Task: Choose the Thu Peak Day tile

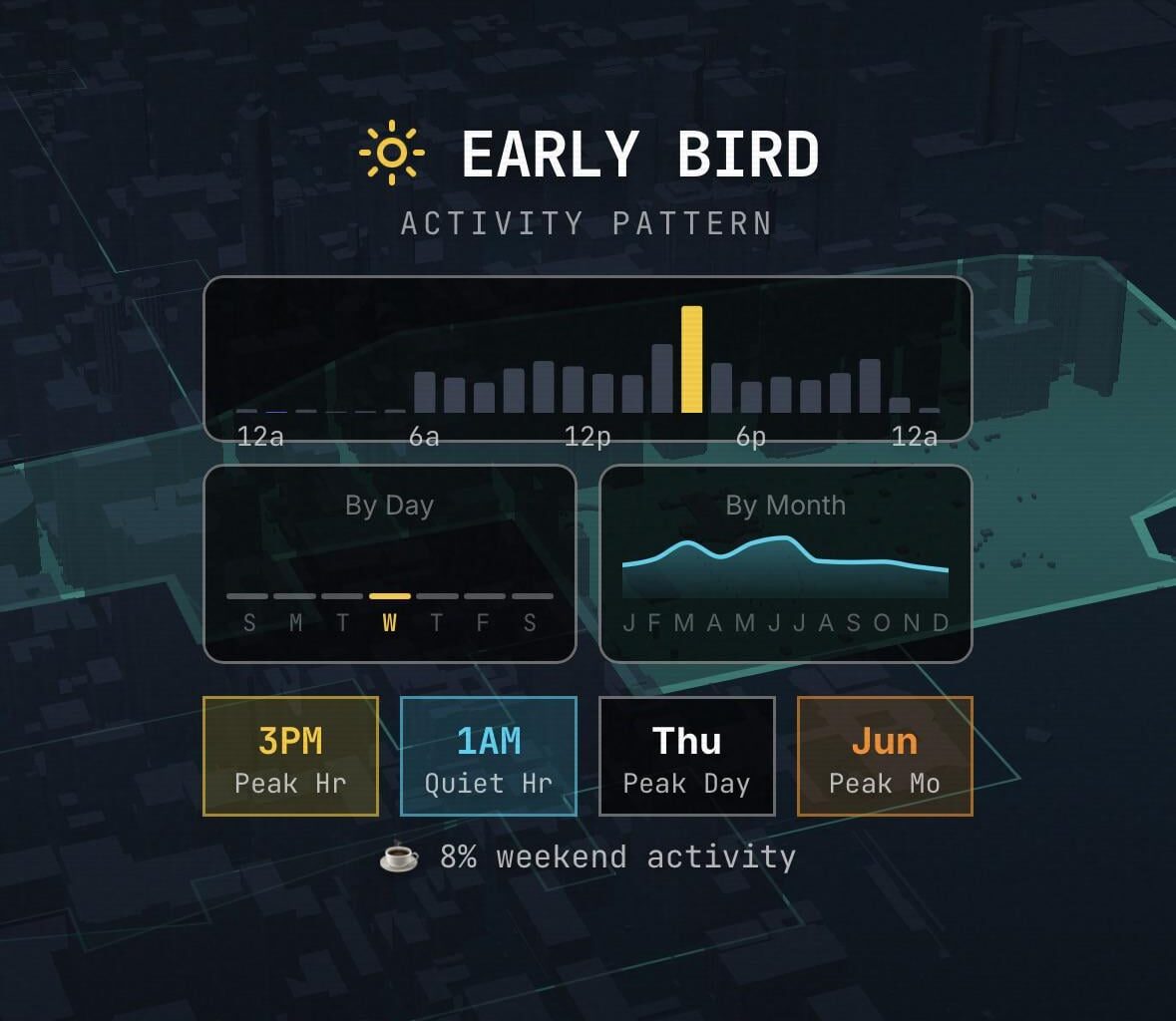Action: coord(686,756)
